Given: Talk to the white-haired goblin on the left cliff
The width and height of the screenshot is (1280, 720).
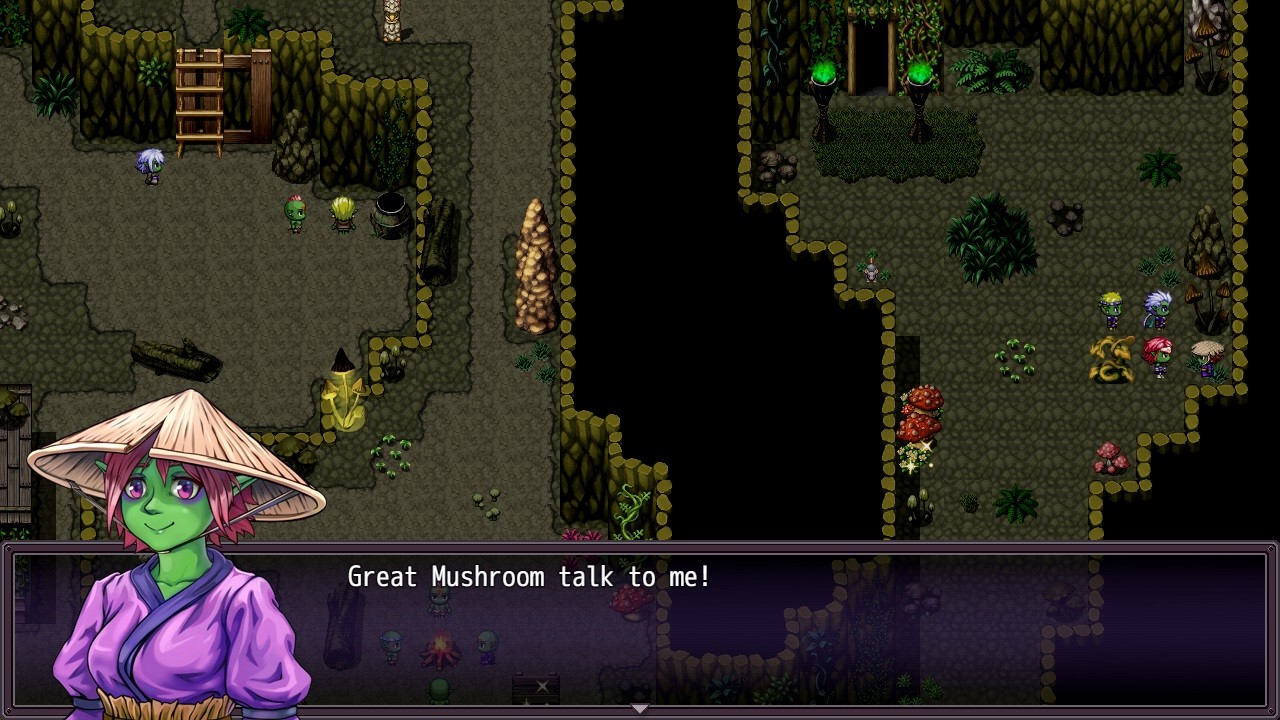Looking at the screenshot, I should [148, 165].
